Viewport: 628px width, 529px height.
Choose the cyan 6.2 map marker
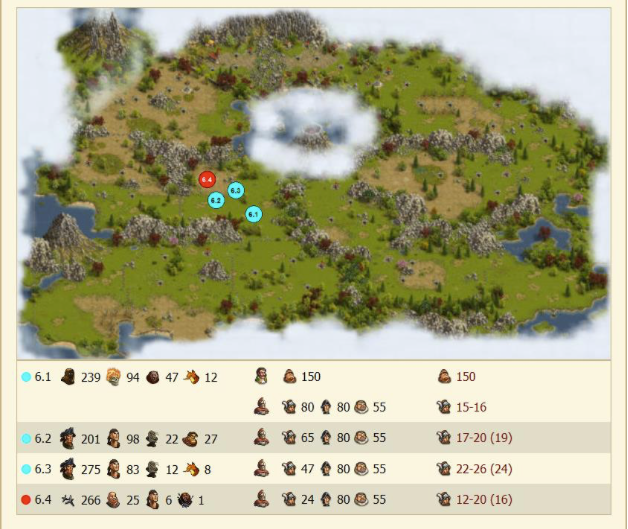click(216, 200)
